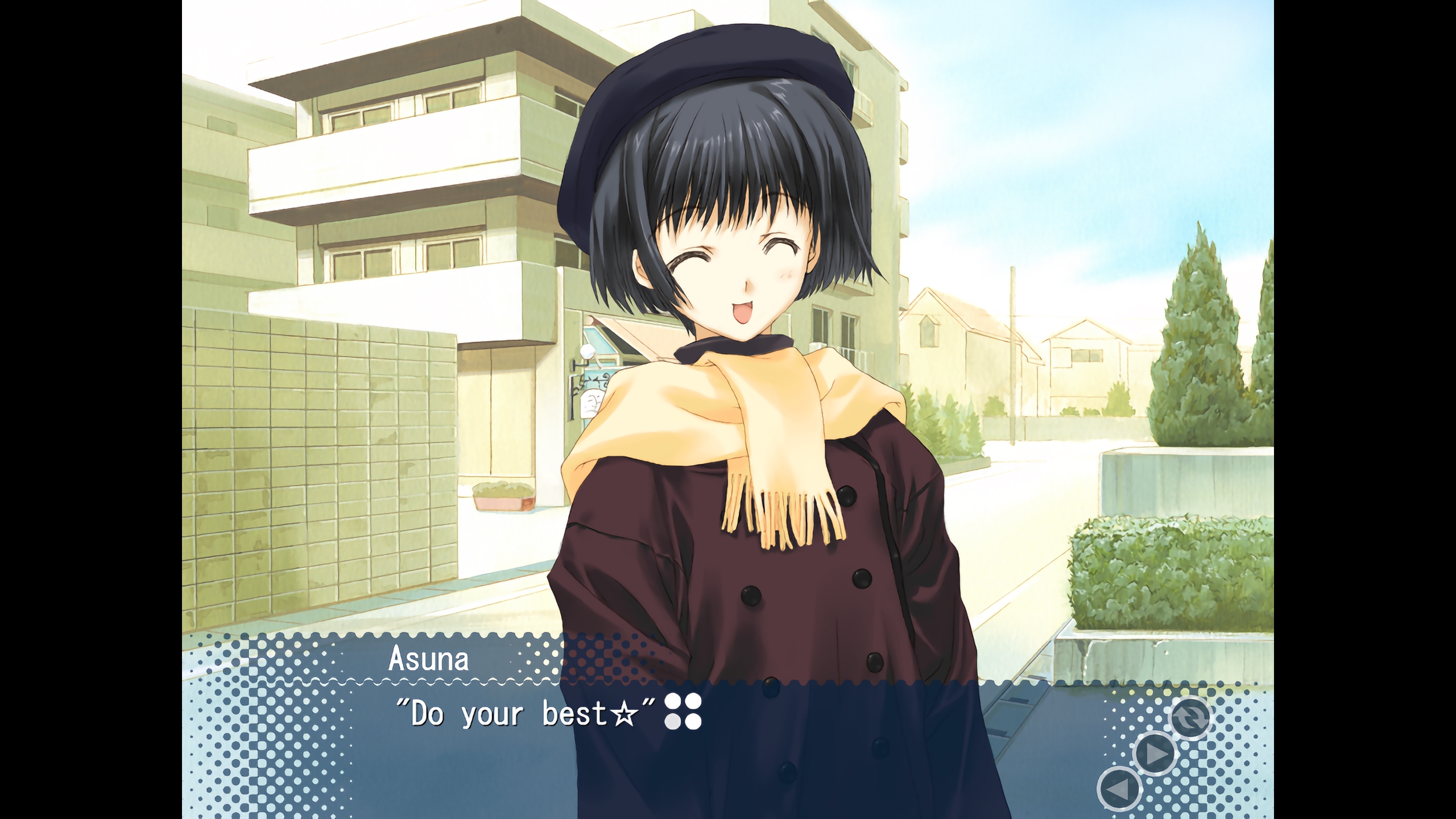
Task: Advance dialogue with the right triangle button
Action: 1155,754
